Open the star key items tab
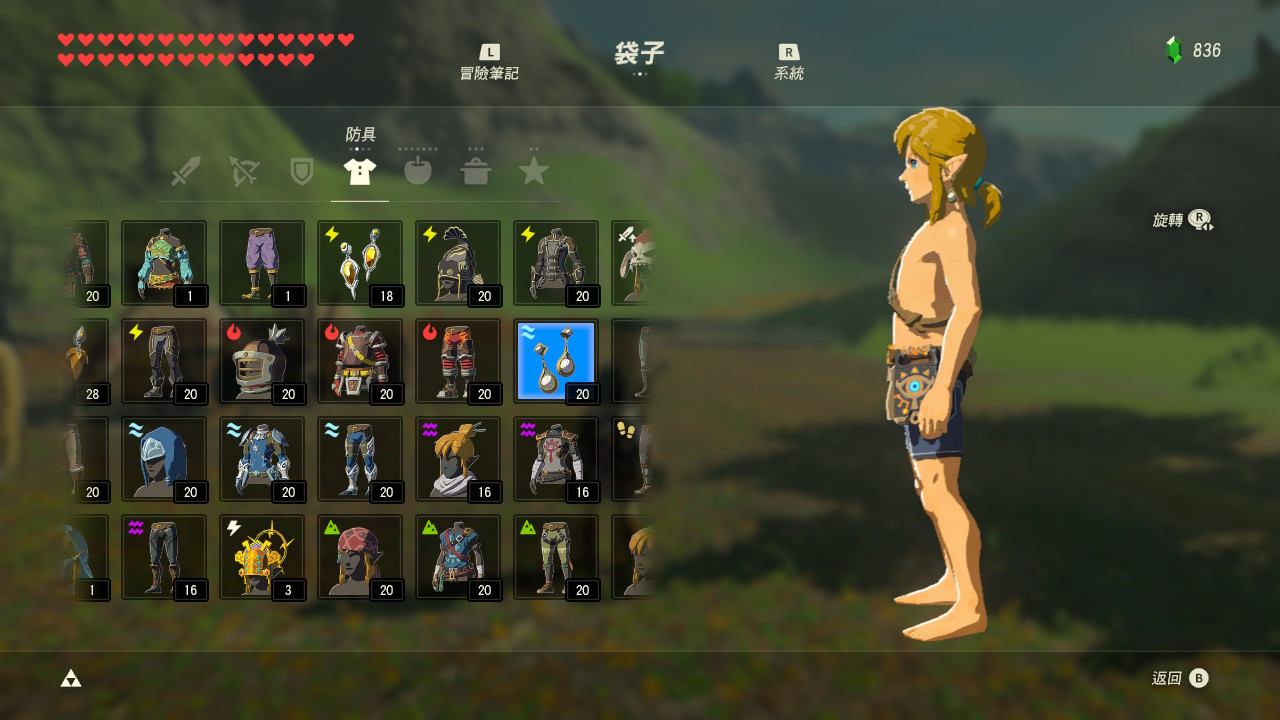Image resolution: width=1280 pixels, height=720 pixels. click(x=534, y=171)
